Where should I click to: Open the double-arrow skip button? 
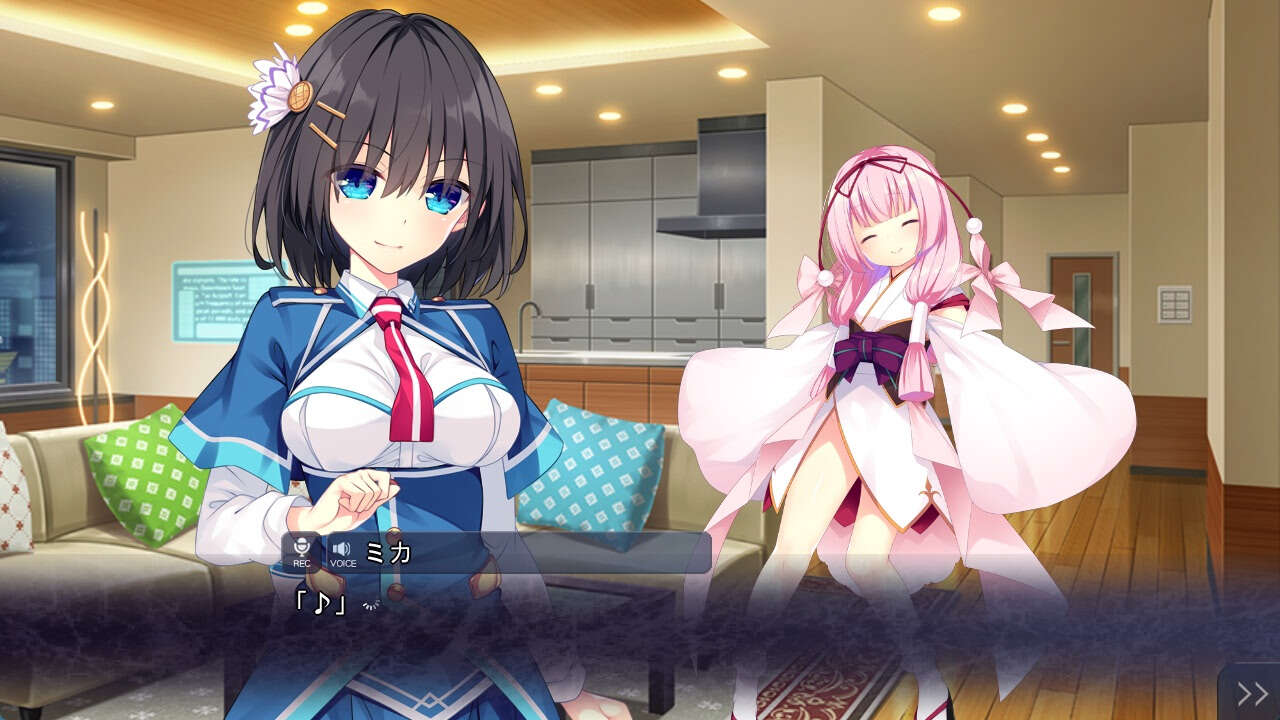pyautogui.click(x=1252, y=693)
